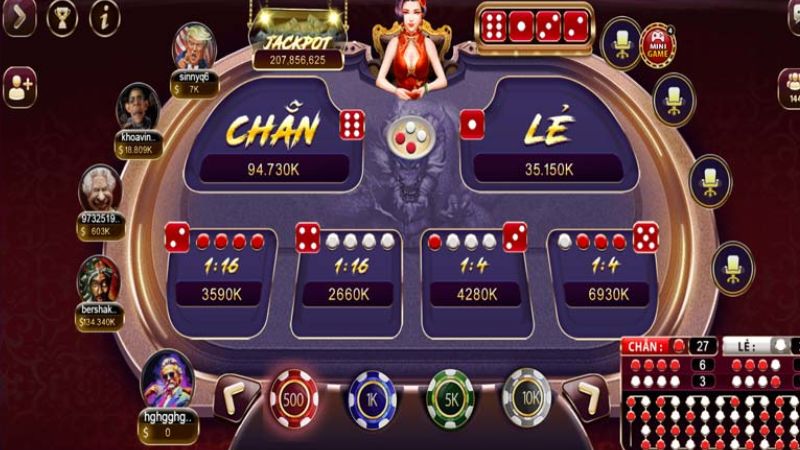Open the four-dice result history

(534, 27)
